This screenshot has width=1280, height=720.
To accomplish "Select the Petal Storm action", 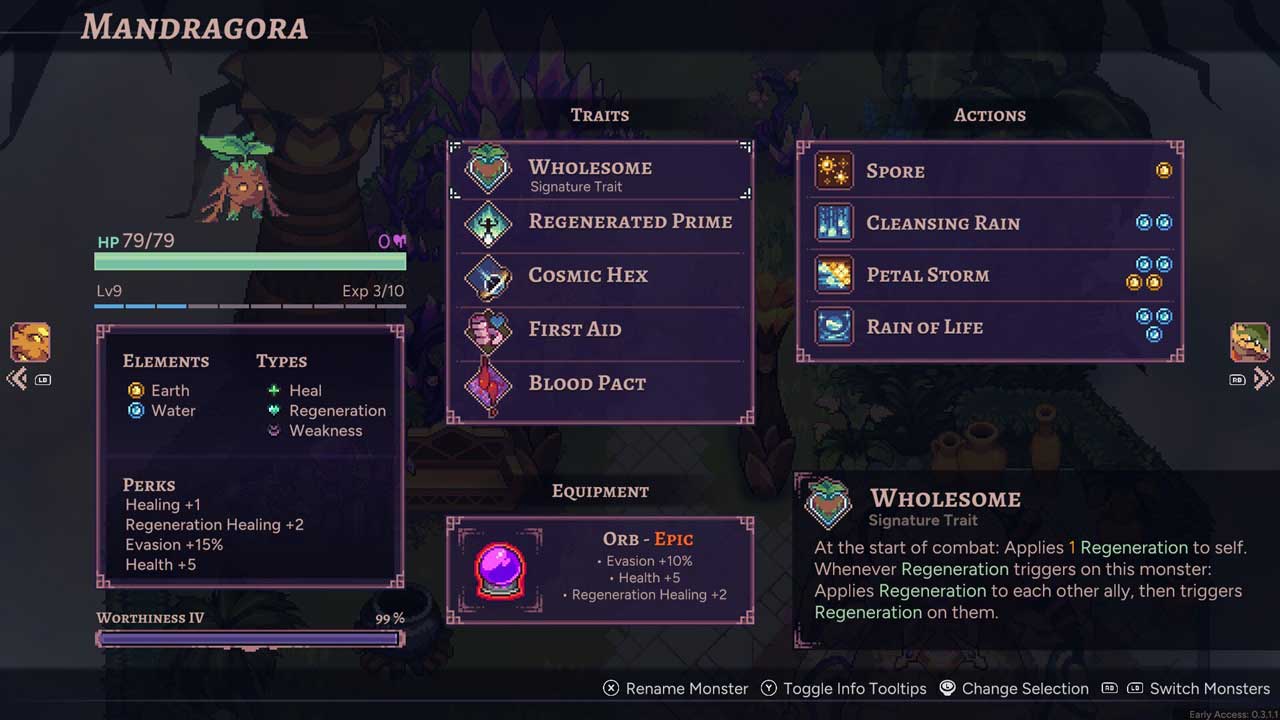I will click(990, 275).
